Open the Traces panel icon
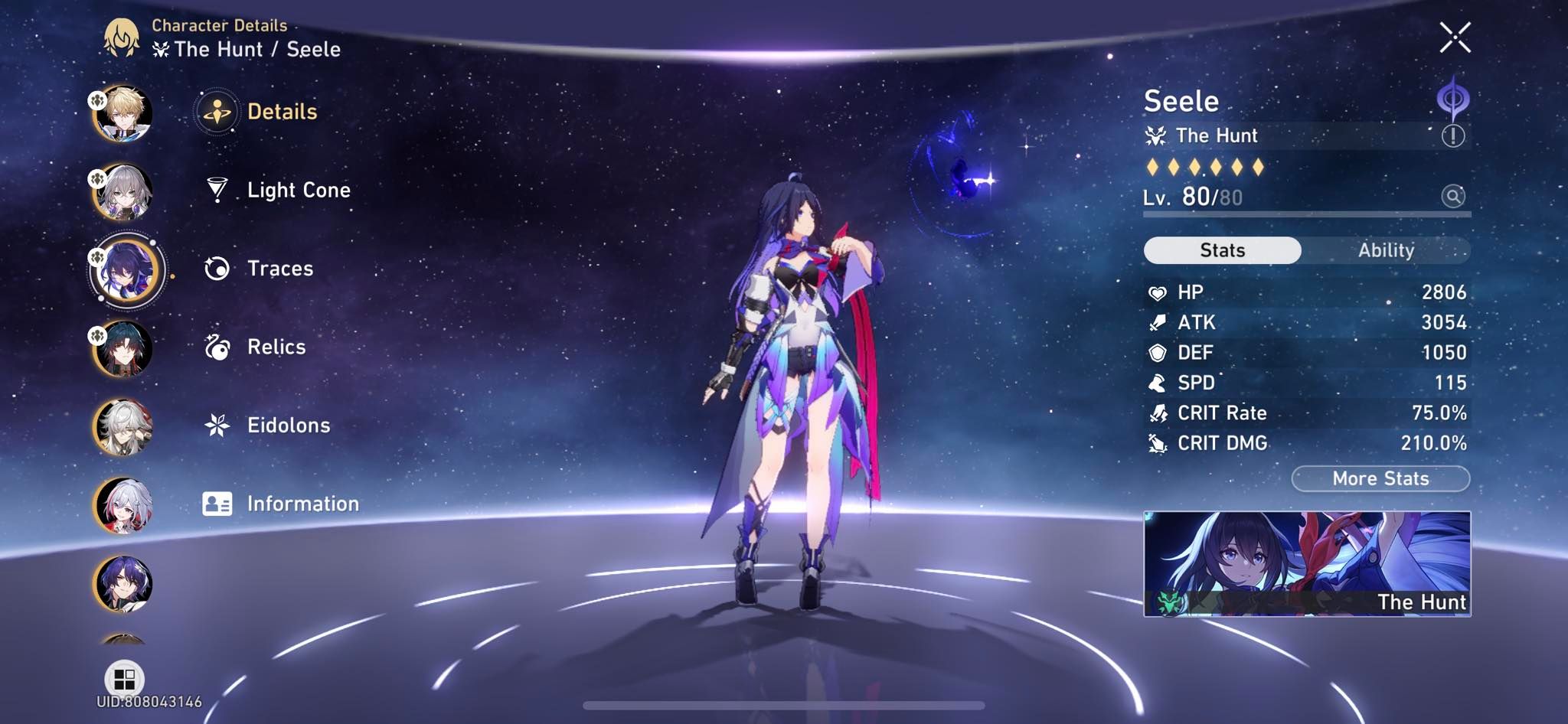 [x=218, y=269]
